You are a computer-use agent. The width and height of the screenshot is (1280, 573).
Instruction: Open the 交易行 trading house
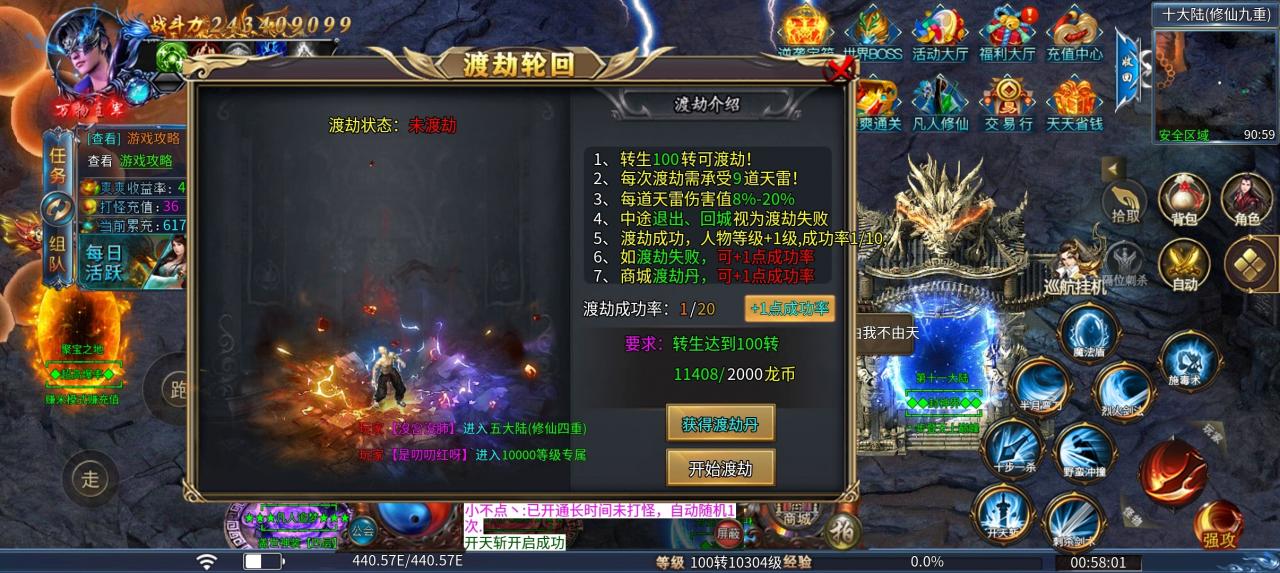tap(1007, 102)
